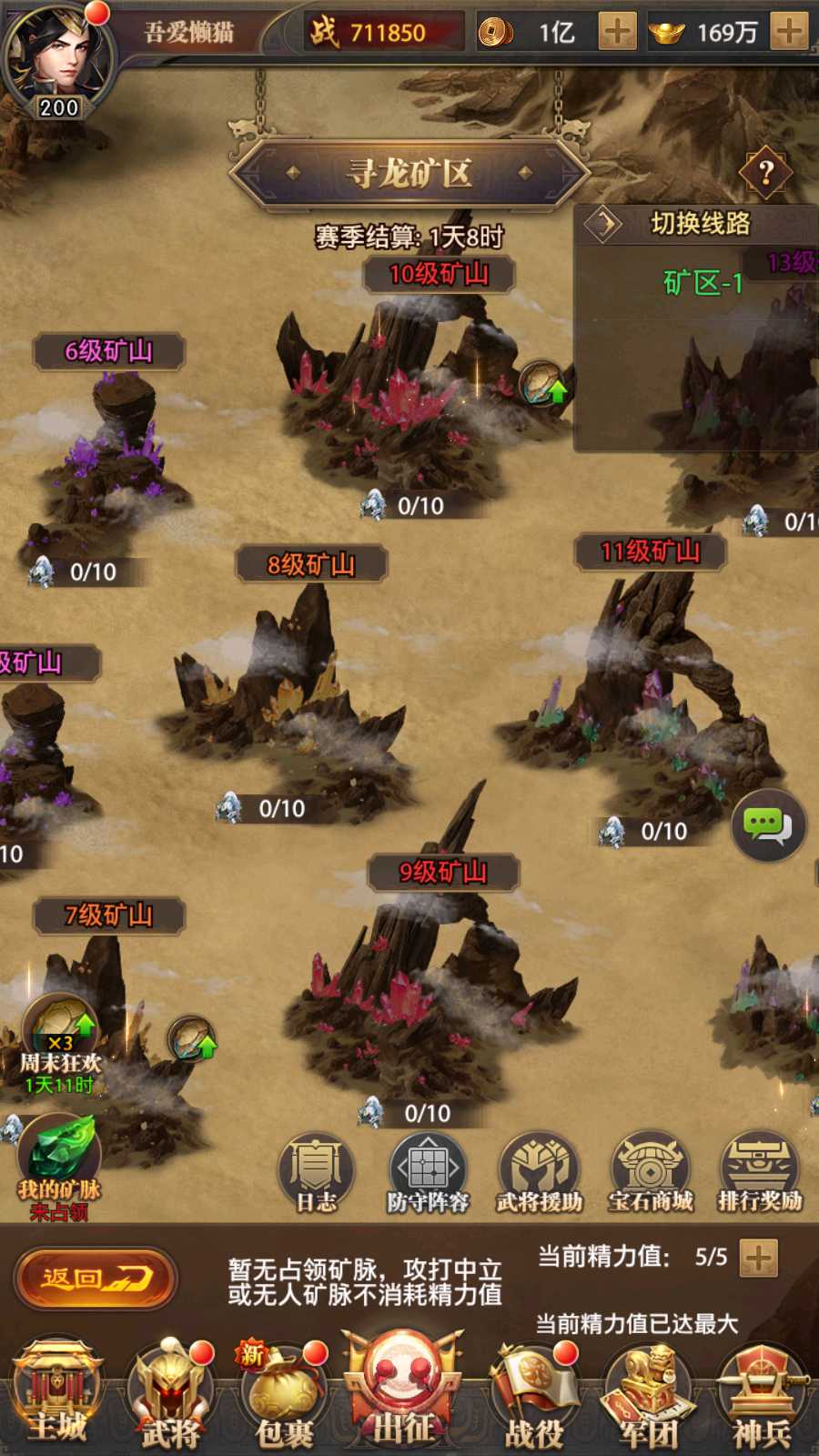Add more copper coins
This screenshot has width=819, height=1456.
617,32
